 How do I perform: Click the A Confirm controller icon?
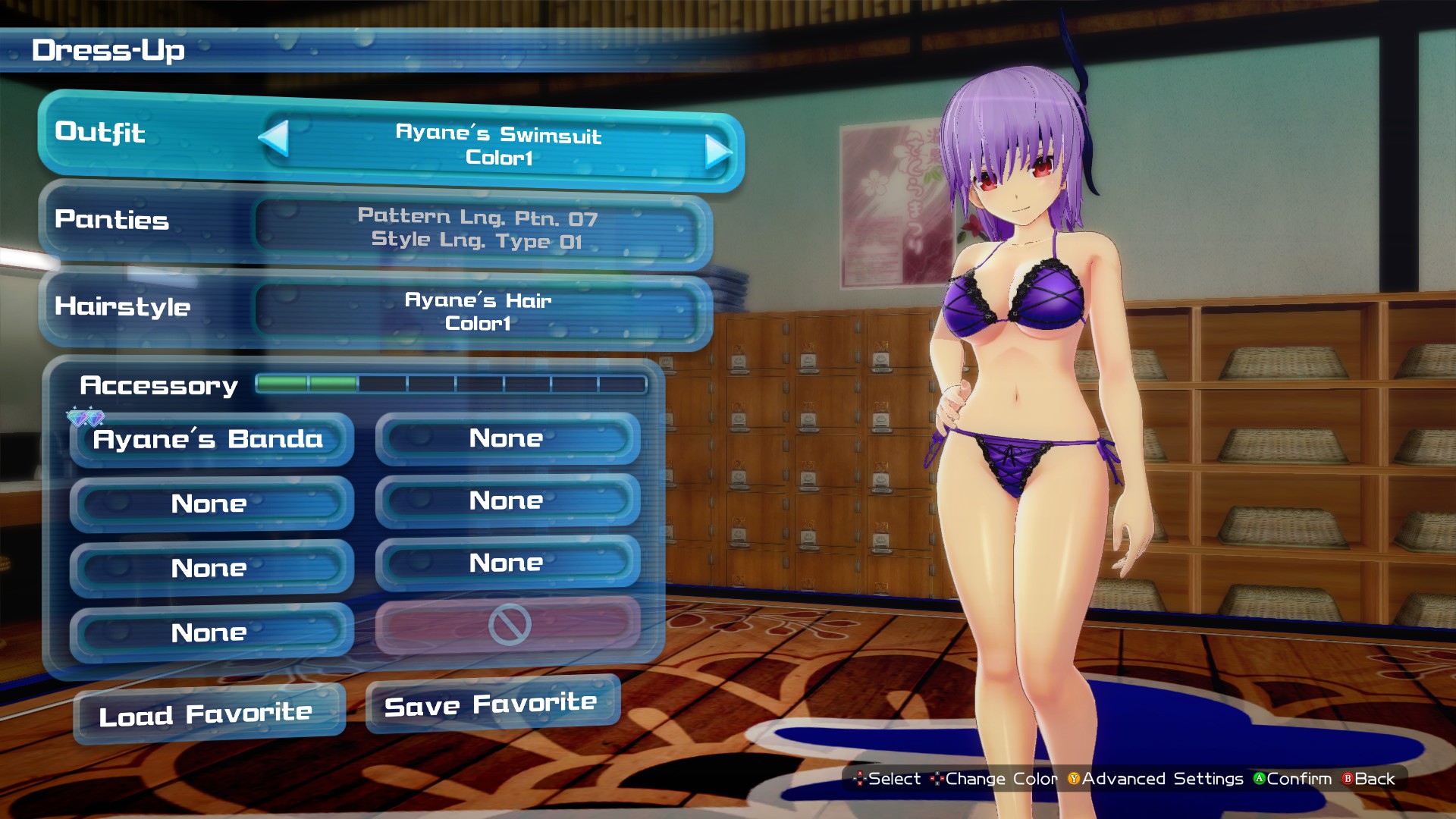tap(1259, 779)
